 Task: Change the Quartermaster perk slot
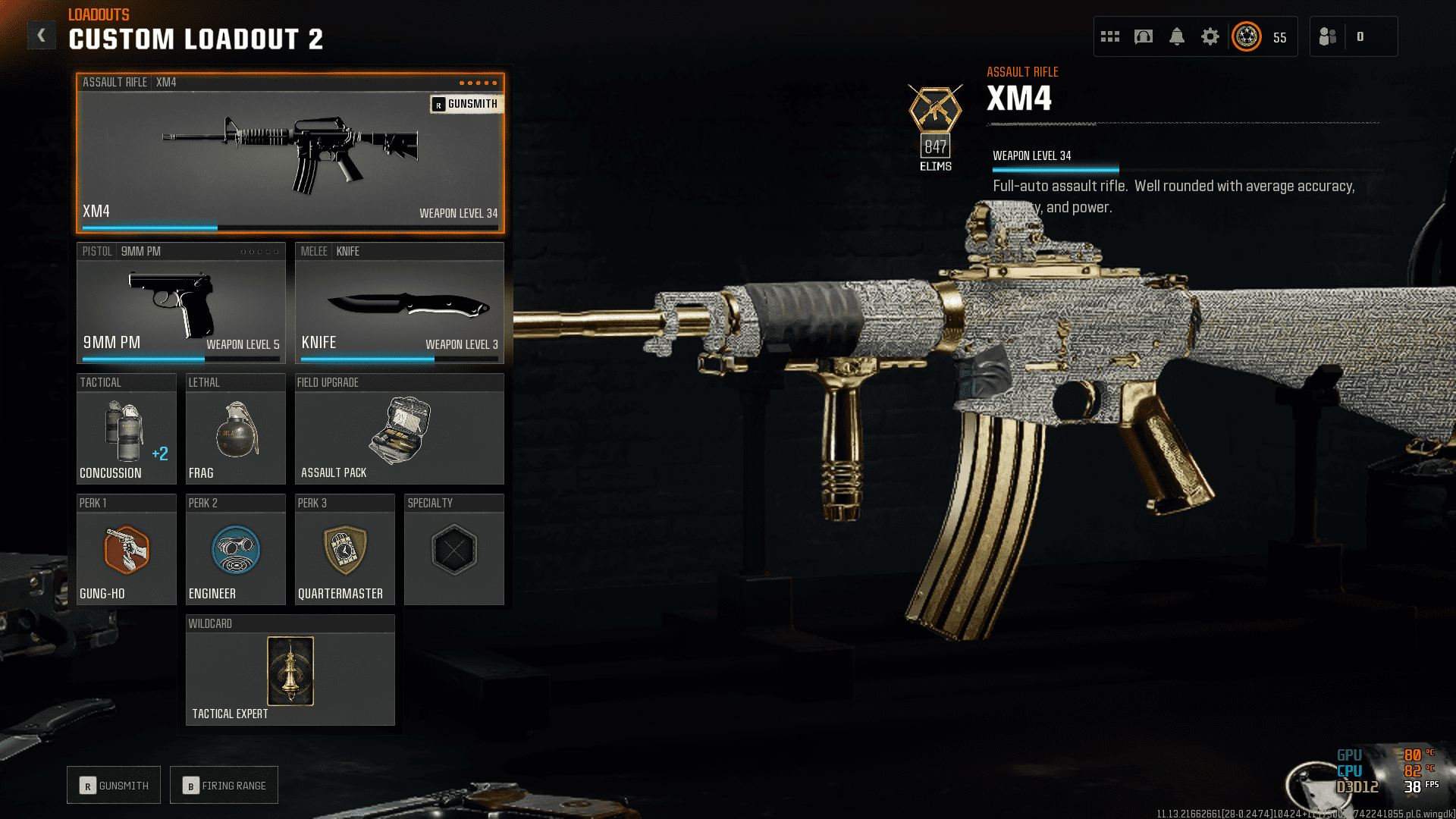[x=344, y=550]
